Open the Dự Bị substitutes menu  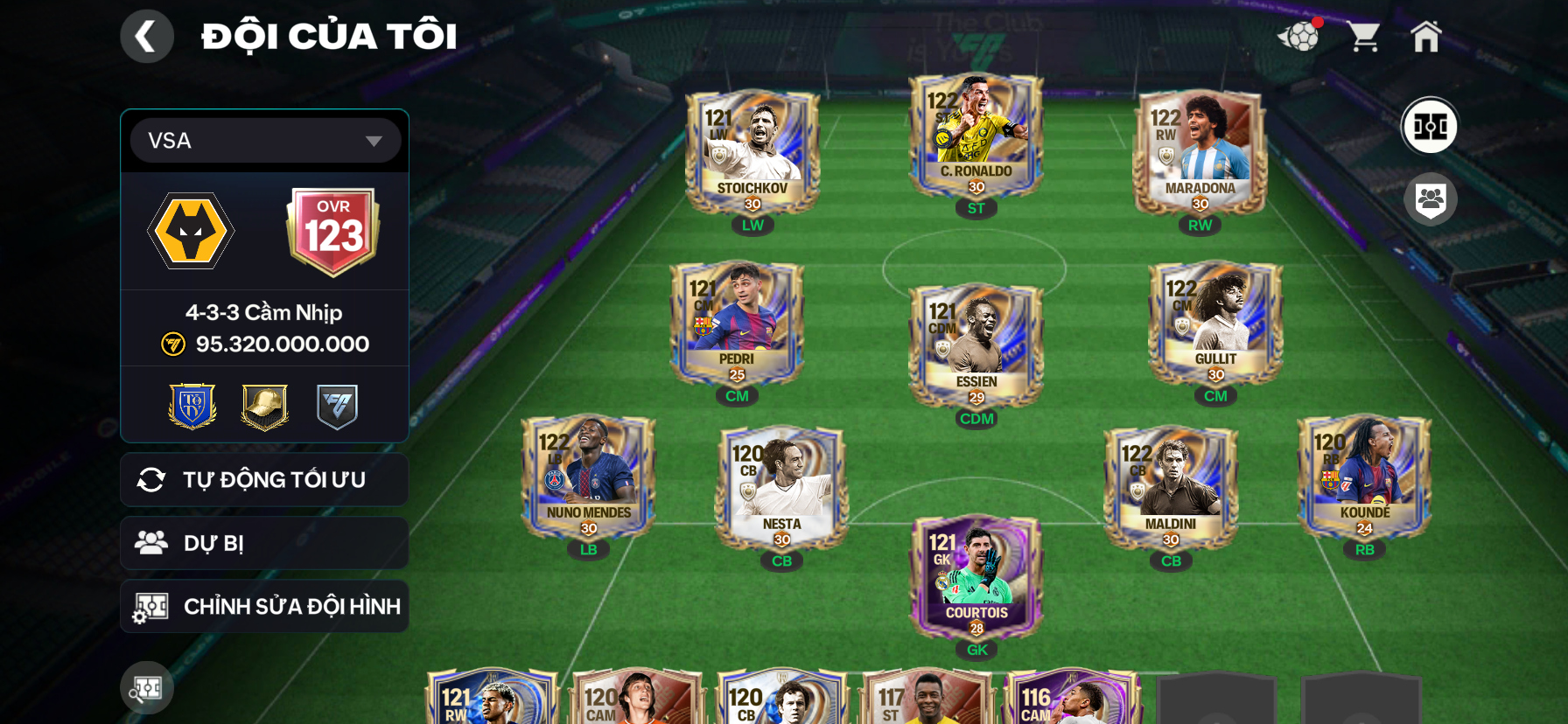click(264, 543)
